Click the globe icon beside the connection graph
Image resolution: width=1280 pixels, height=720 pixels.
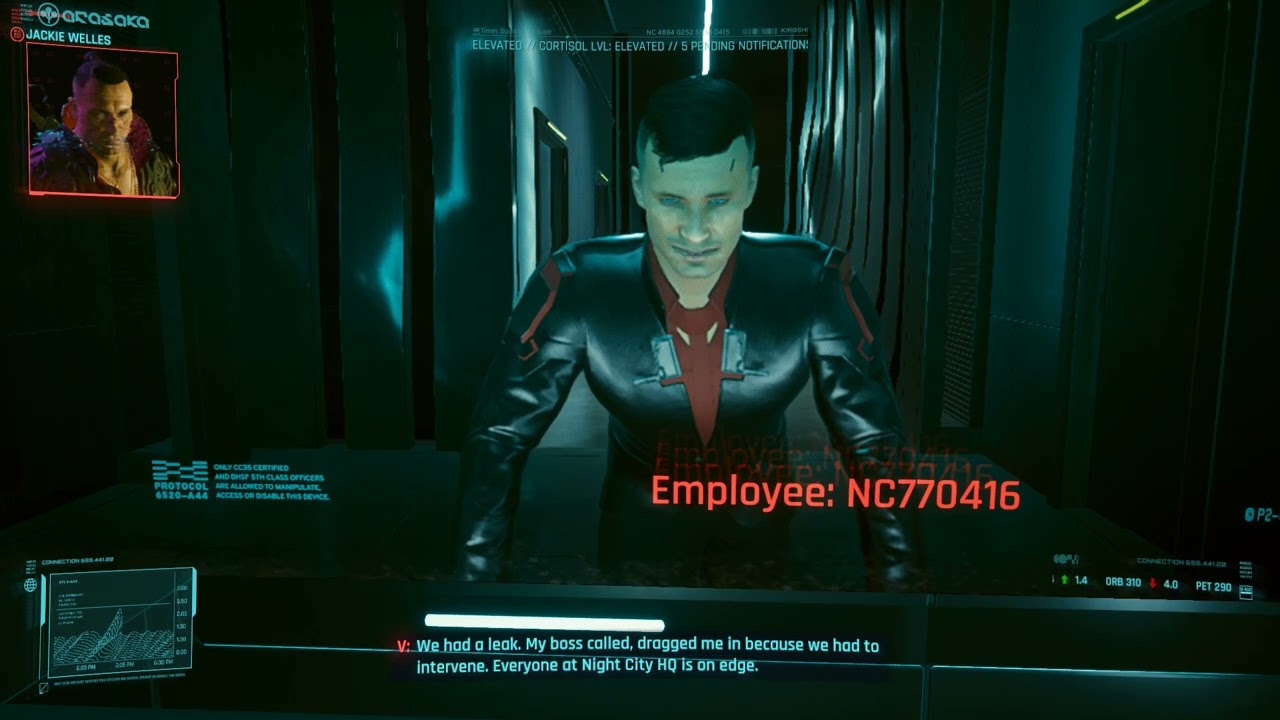point(30,585)
